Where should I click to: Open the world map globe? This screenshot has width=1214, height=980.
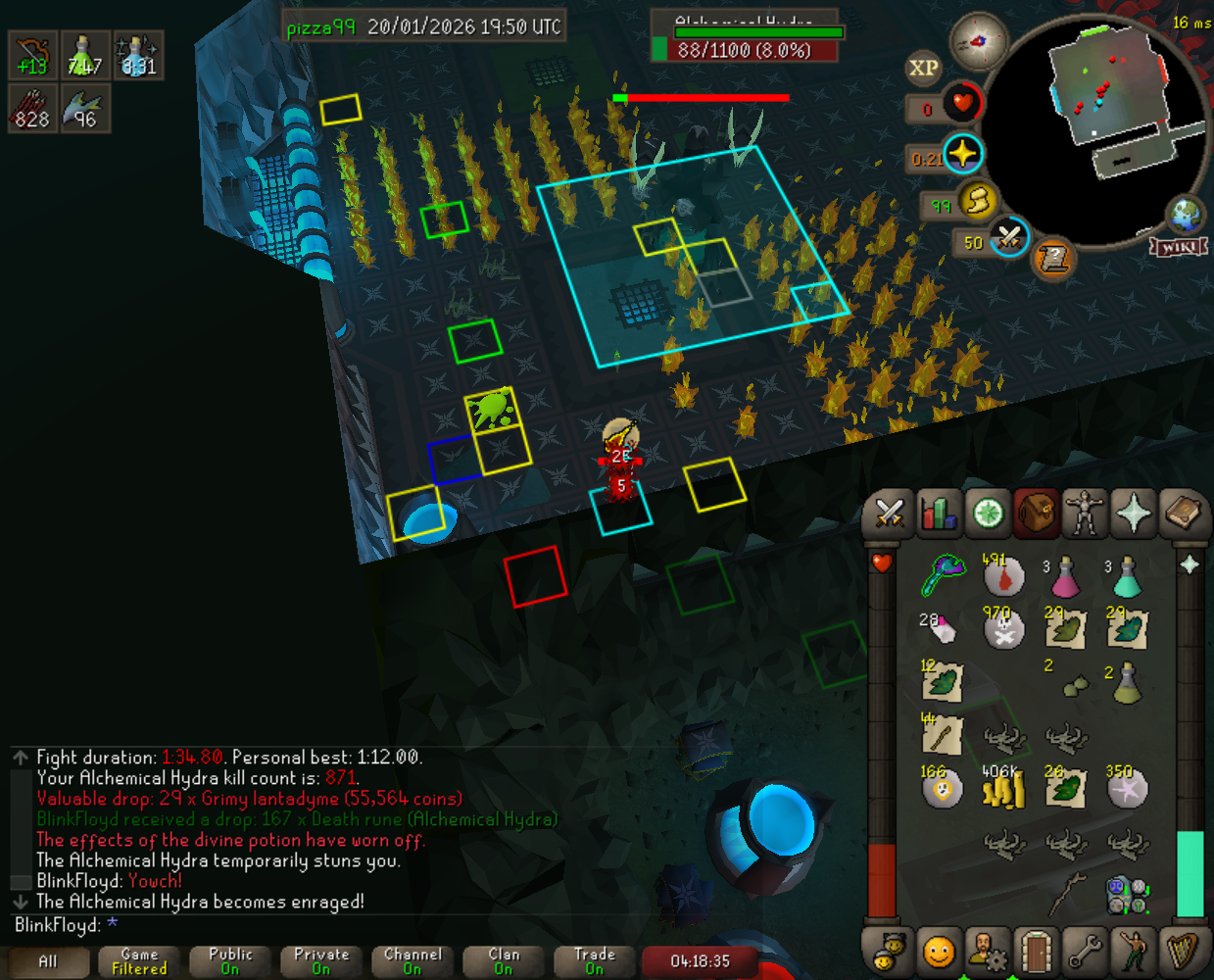pos(1185,215)
